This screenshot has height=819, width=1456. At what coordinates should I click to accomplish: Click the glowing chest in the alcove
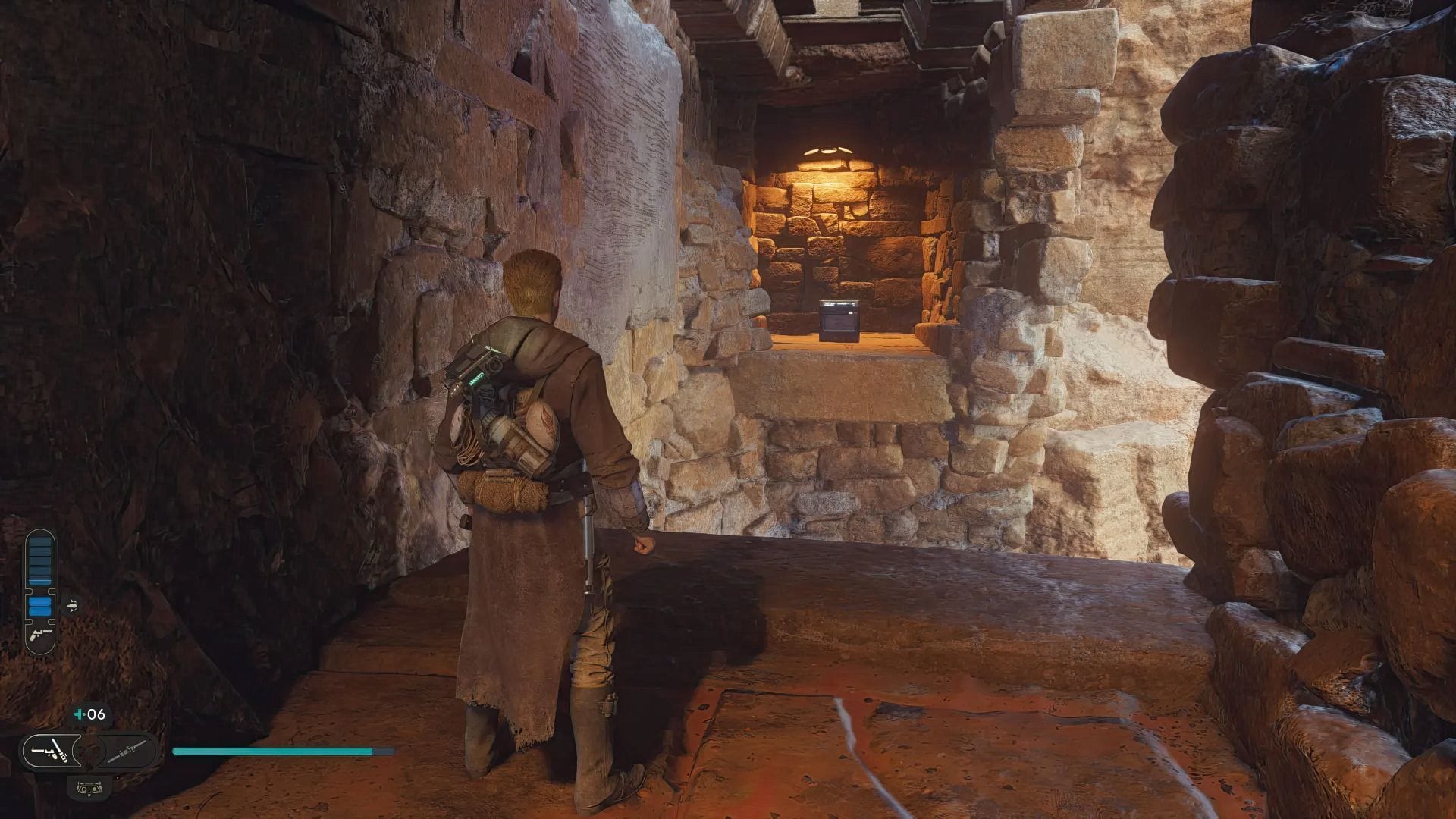[x=838, y=318]
